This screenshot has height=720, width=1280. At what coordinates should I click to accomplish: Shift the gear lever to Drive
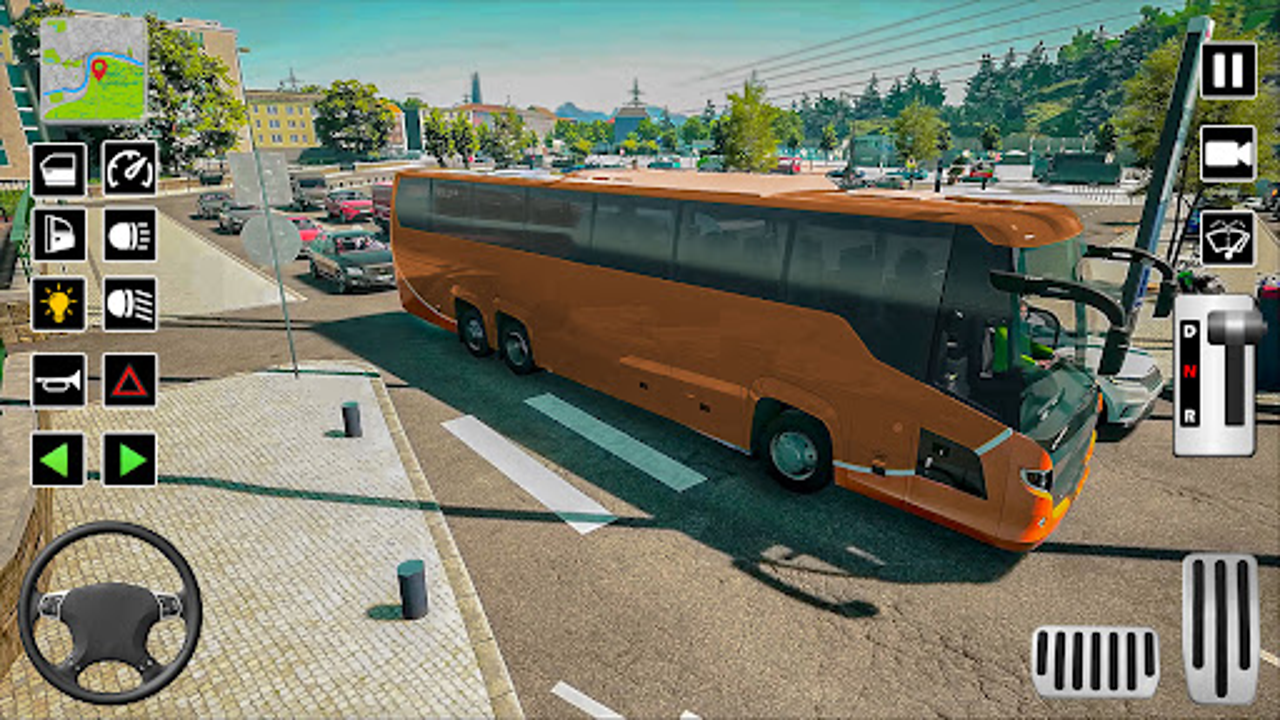click(x=1190, y=330)
